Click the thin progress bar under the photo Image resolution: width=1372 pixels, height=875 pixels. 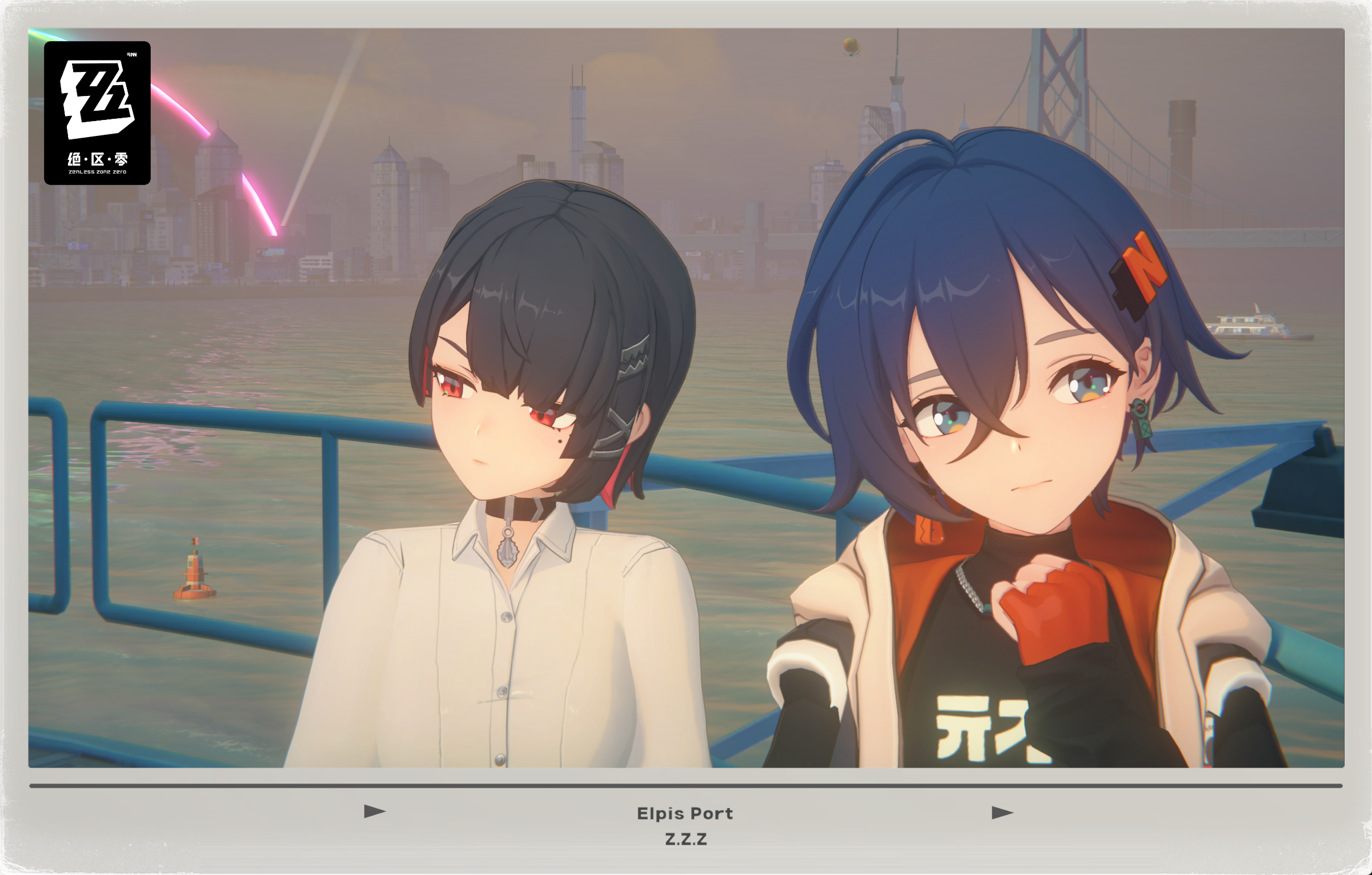tap(685, 786)
